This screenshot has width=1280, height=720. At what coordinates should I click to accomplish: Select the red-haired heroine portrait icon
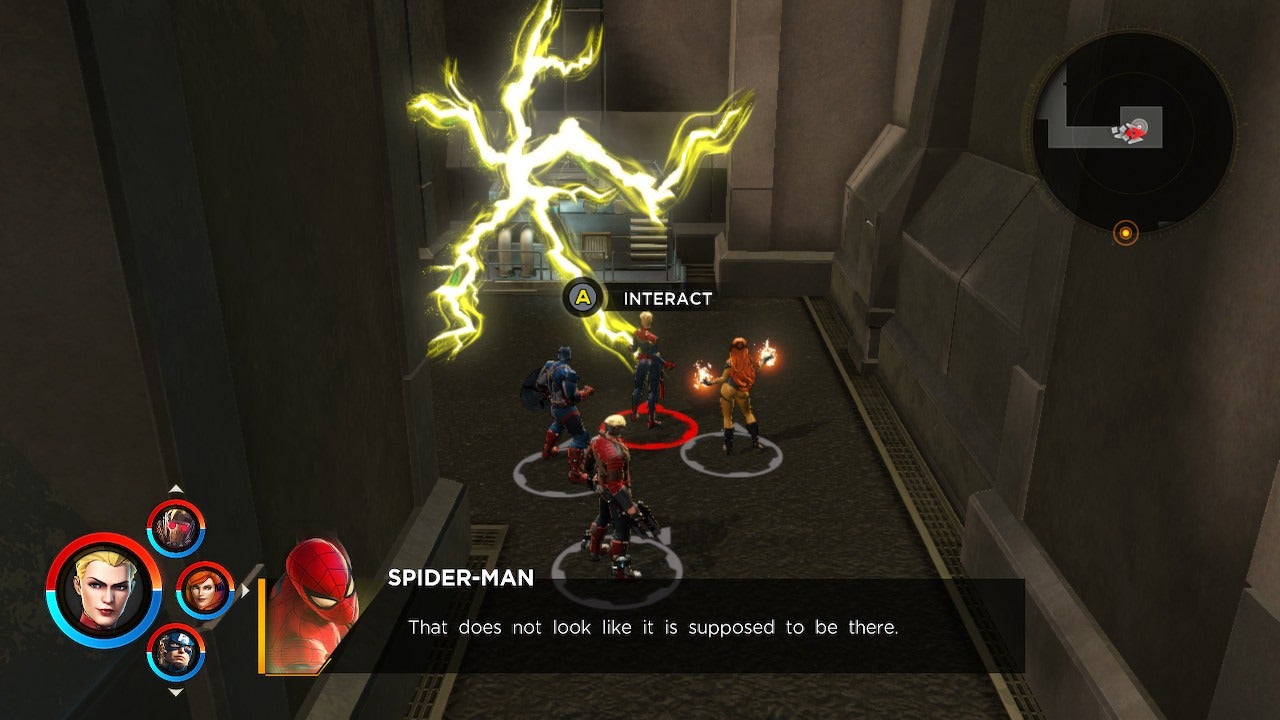click(x=205, y=590)
